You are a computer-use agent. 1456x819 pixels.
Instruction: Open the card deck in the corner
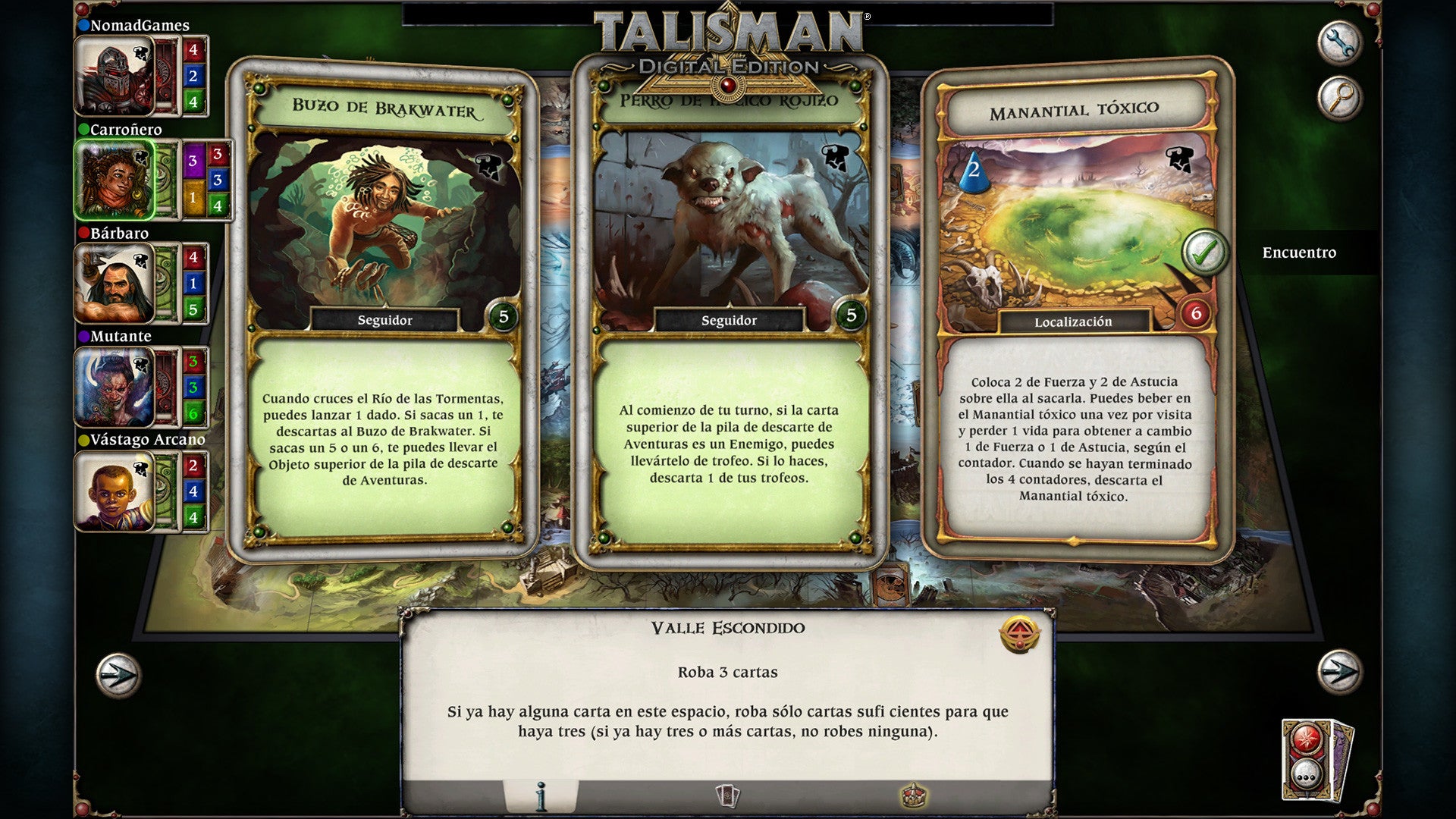coord(1316,760)
